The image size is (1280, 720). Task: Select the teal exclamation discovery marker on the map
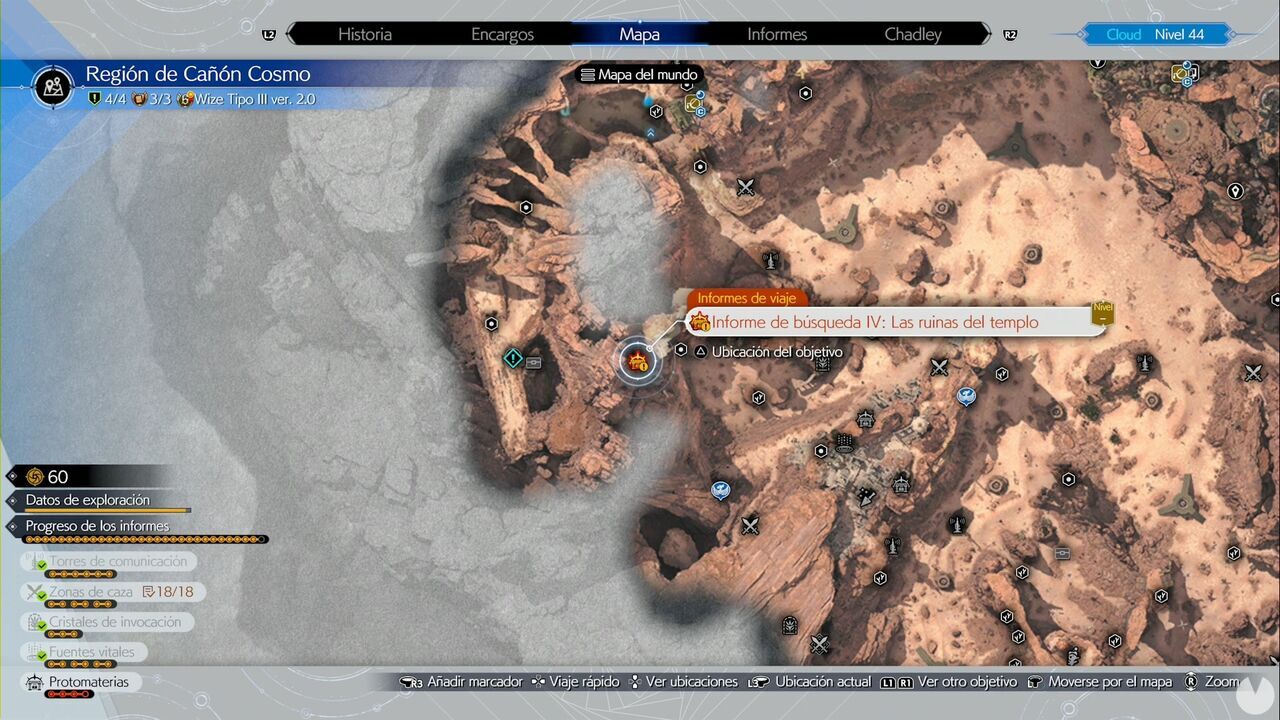[x=514, y=357]
